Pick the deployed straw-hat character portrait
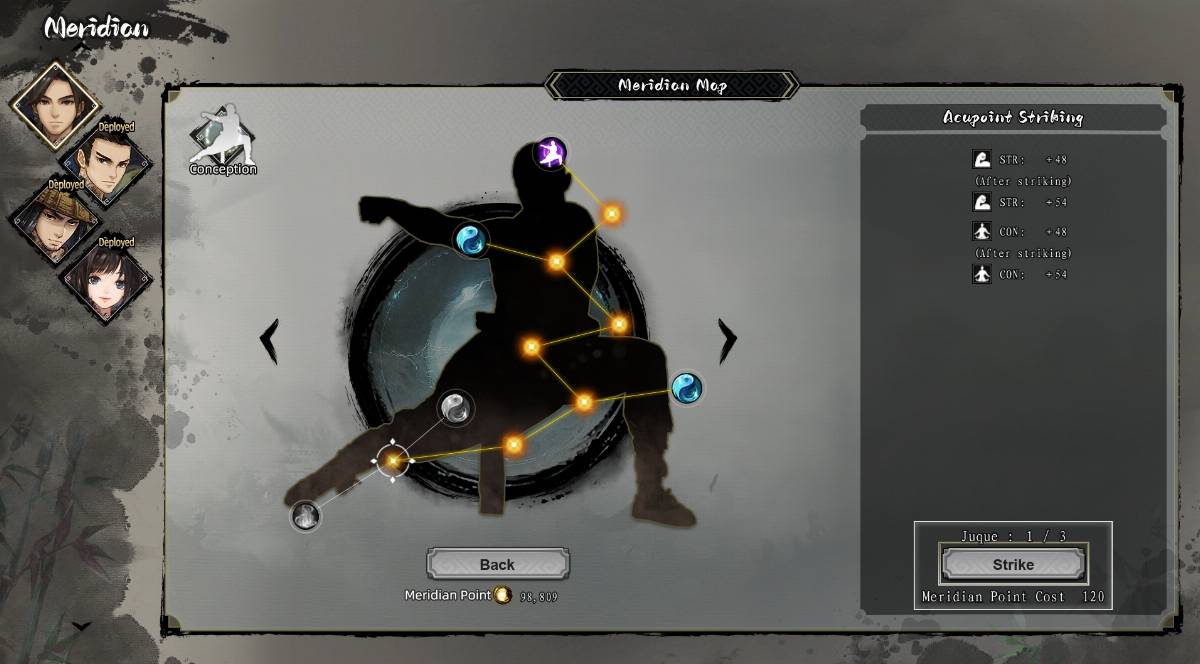 (x=55, y=220)
